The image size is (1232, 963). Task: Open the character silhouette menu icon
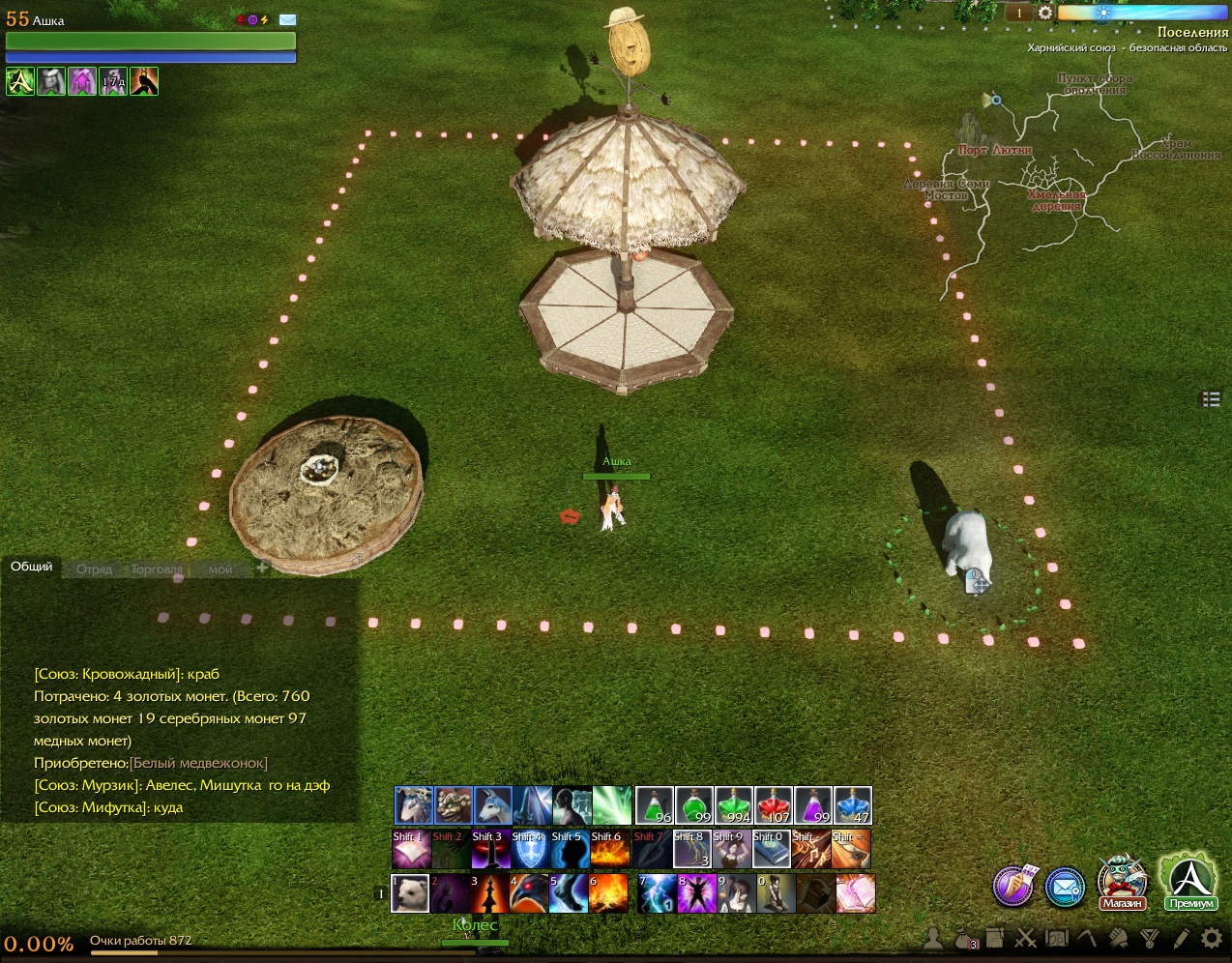click(933, 938)
